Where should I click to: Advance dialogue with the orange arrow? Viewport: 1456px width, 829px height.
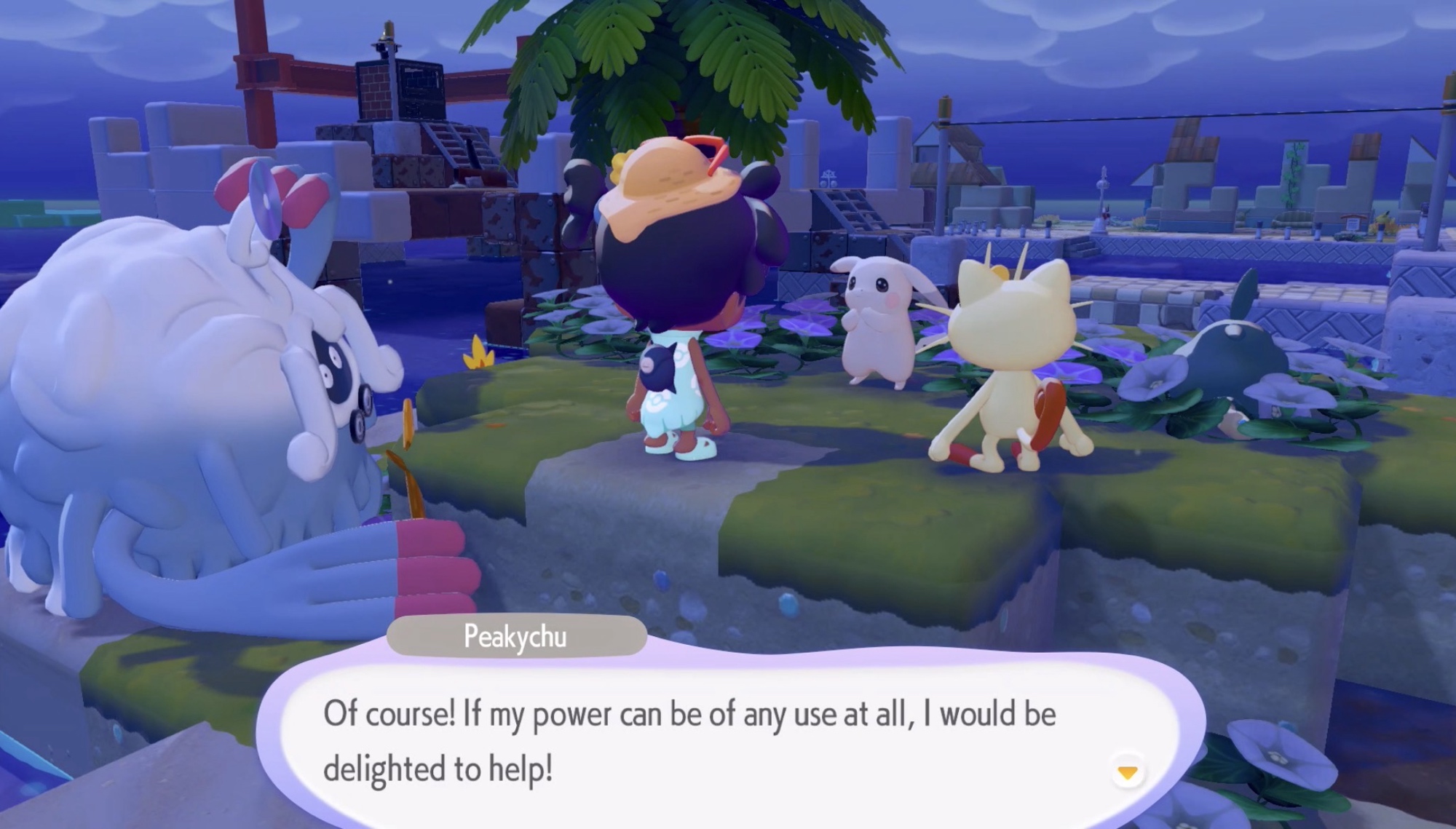[x=1127, y=772]
